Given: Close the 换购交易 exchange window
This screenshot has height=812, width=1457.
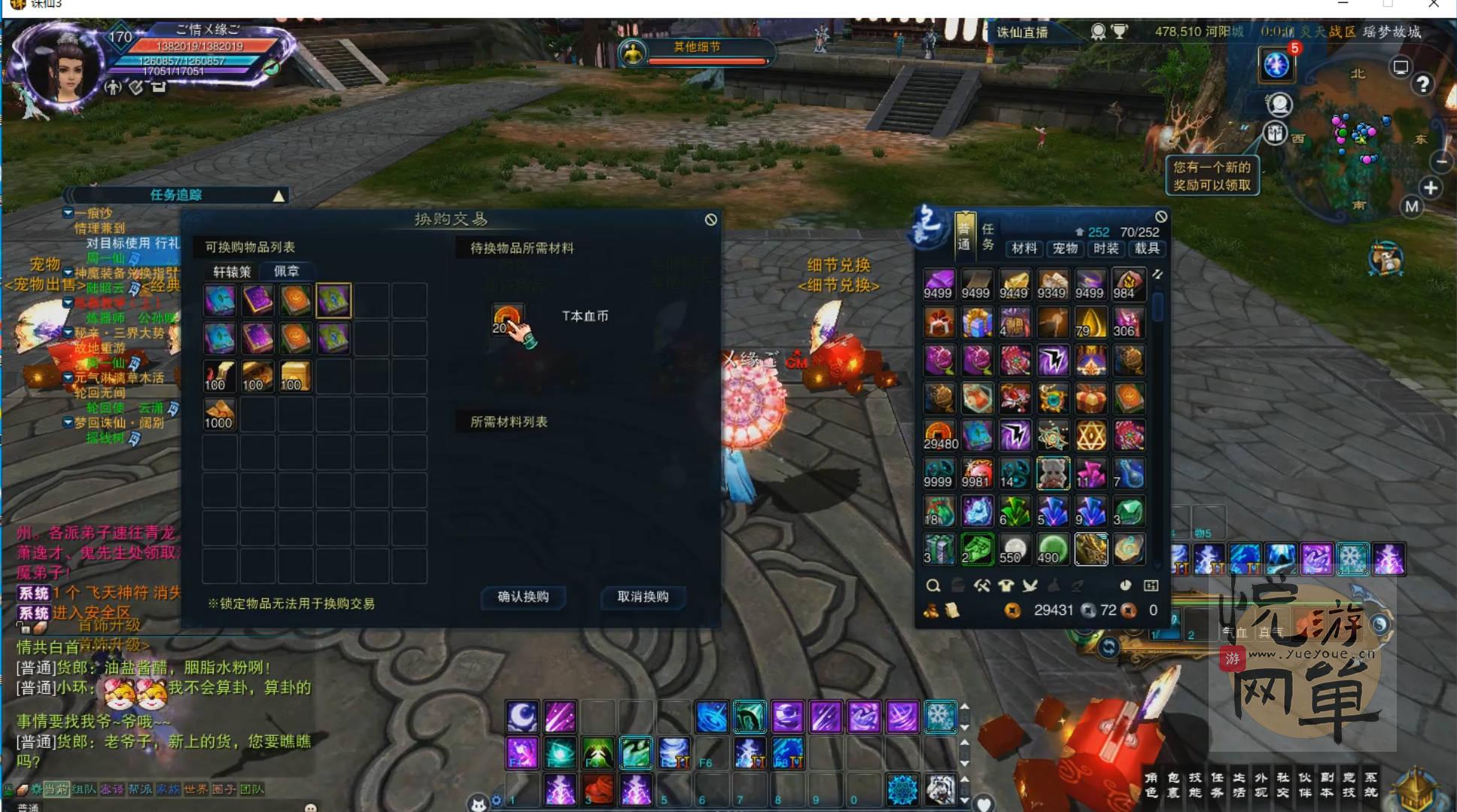Looking at the screenshot, I should (710, 220).
